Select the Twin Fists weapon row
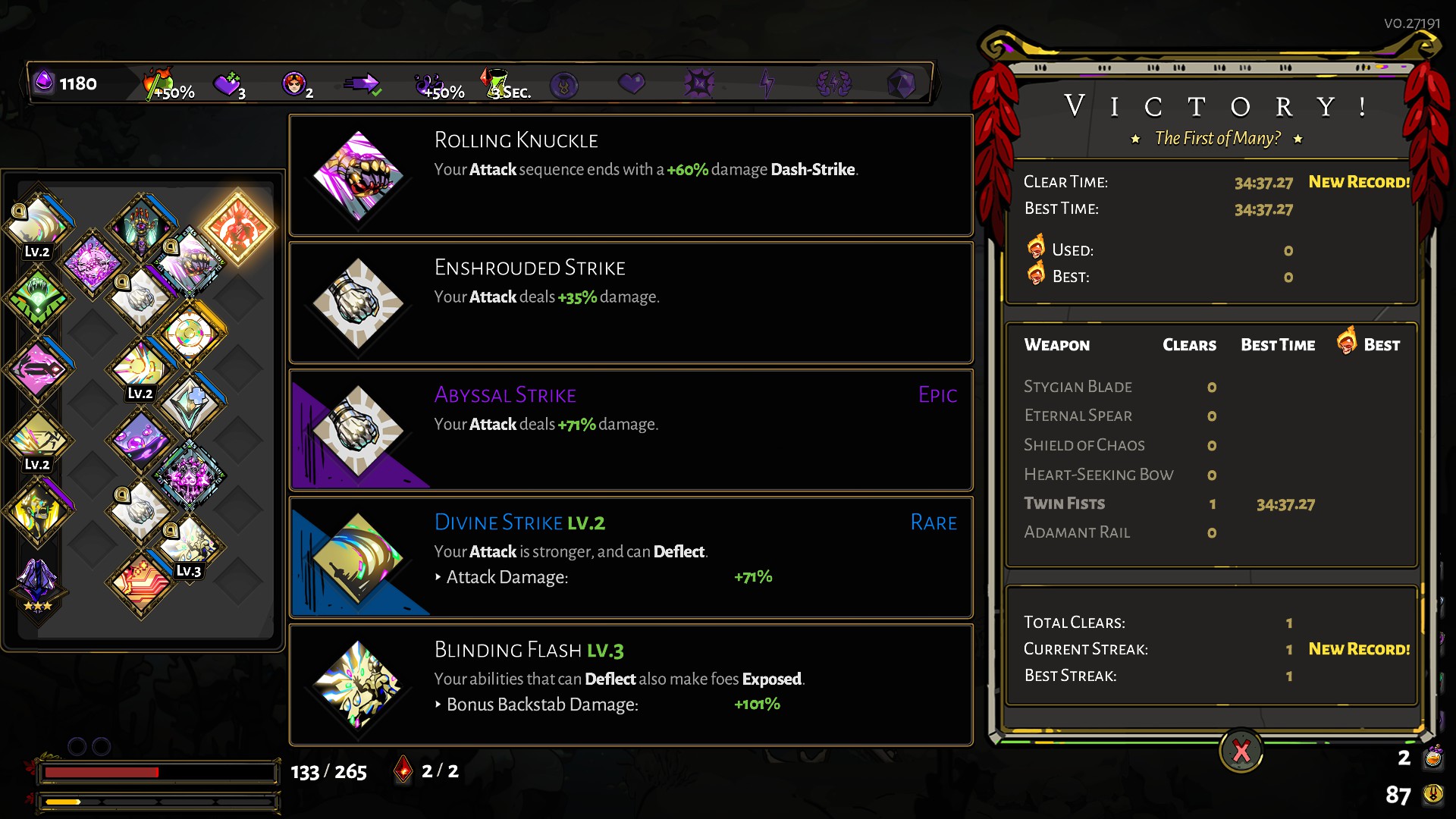 point(1065,504)
